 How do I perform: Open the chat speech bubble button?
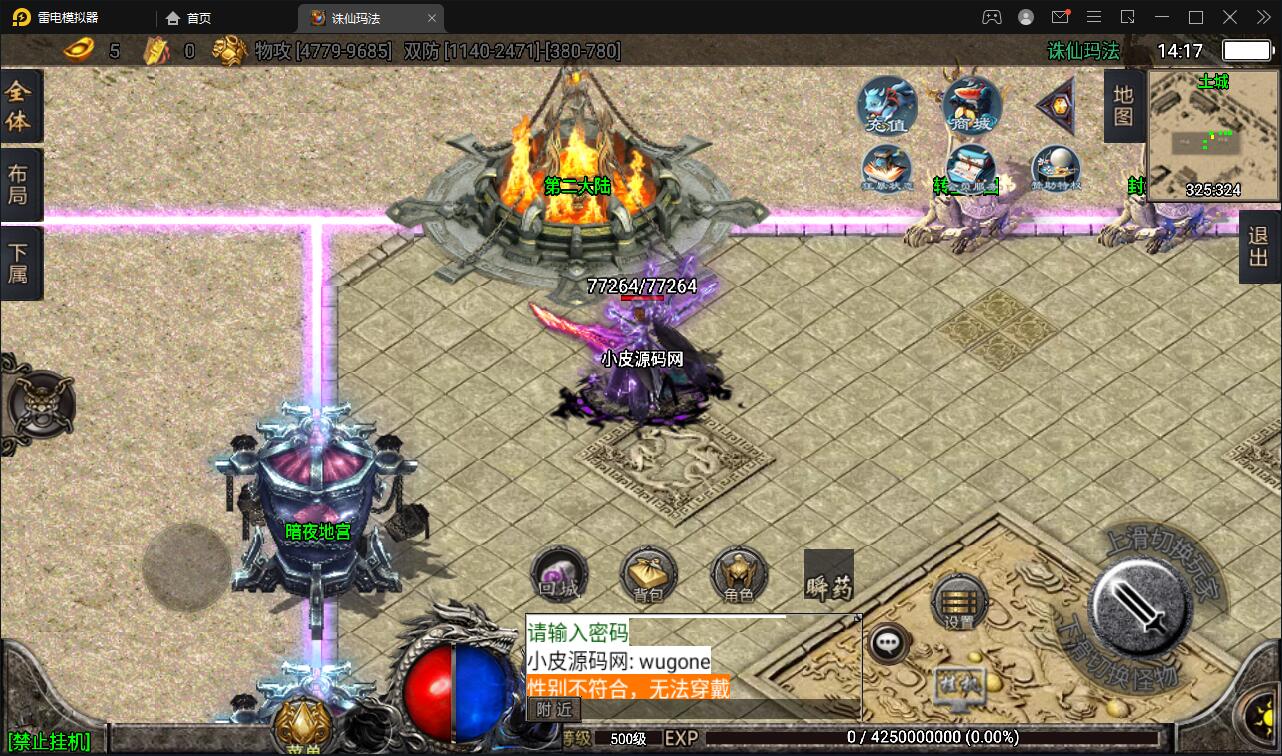tap(888, 643)
